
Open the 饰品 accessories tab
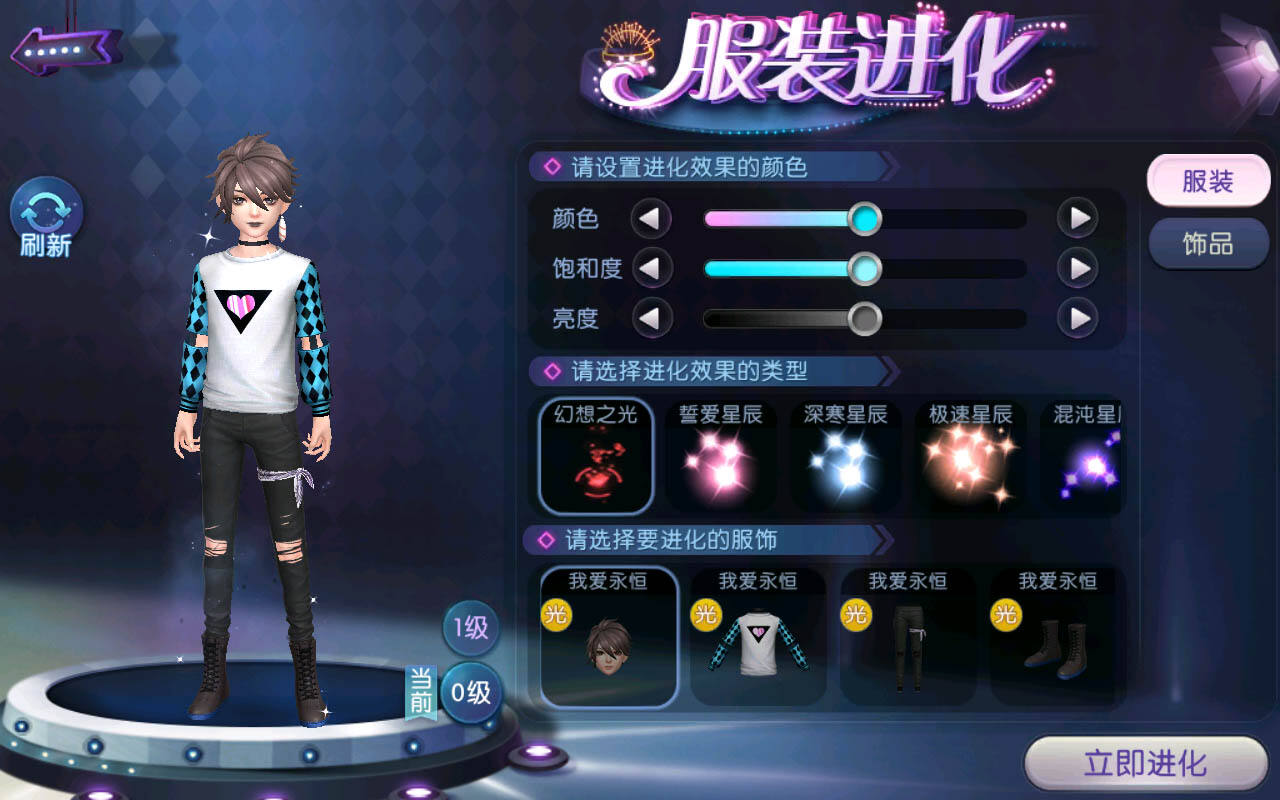pos(1208,244)
